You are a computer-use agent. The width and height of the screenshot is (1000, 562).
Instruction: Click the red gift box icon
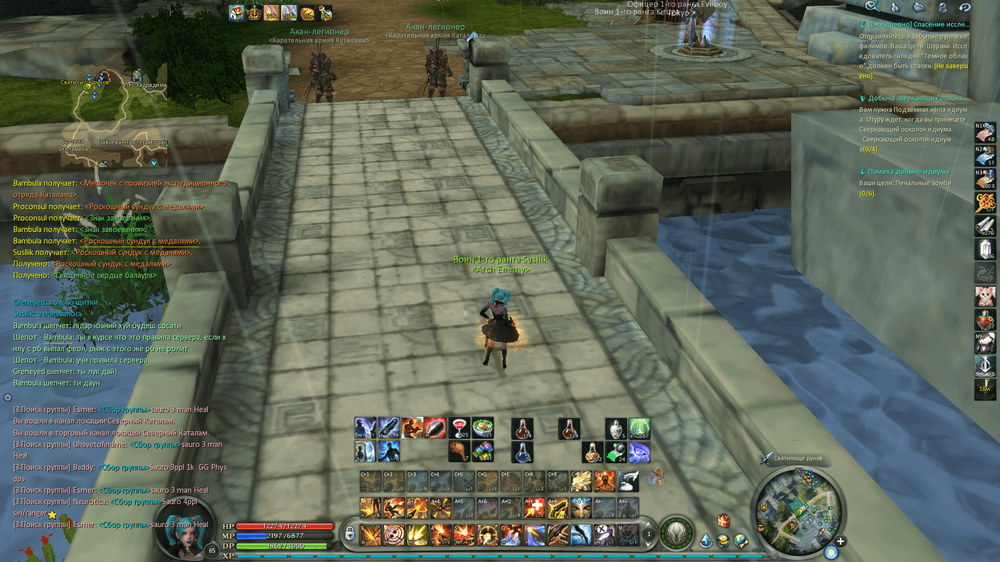(x=723, y=520)
